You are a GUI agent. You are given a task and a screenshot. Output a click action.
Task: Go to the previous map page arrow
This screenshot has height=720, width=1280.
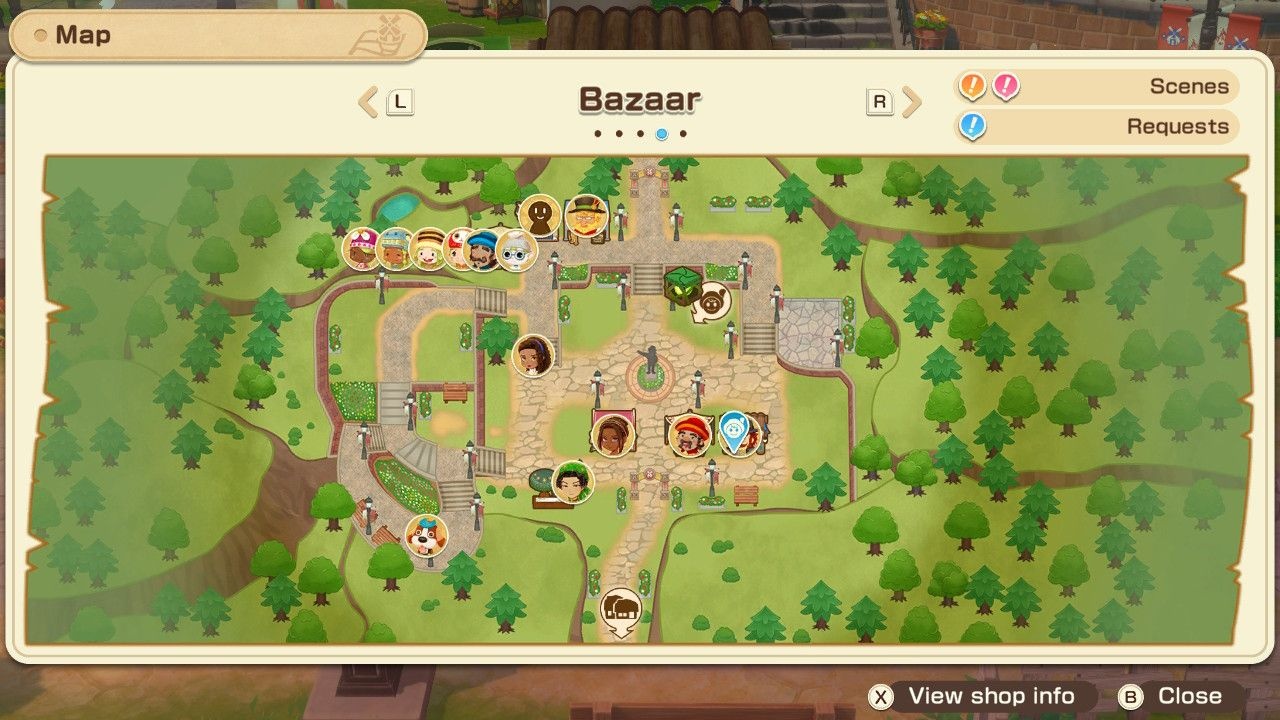coord(369,101)
